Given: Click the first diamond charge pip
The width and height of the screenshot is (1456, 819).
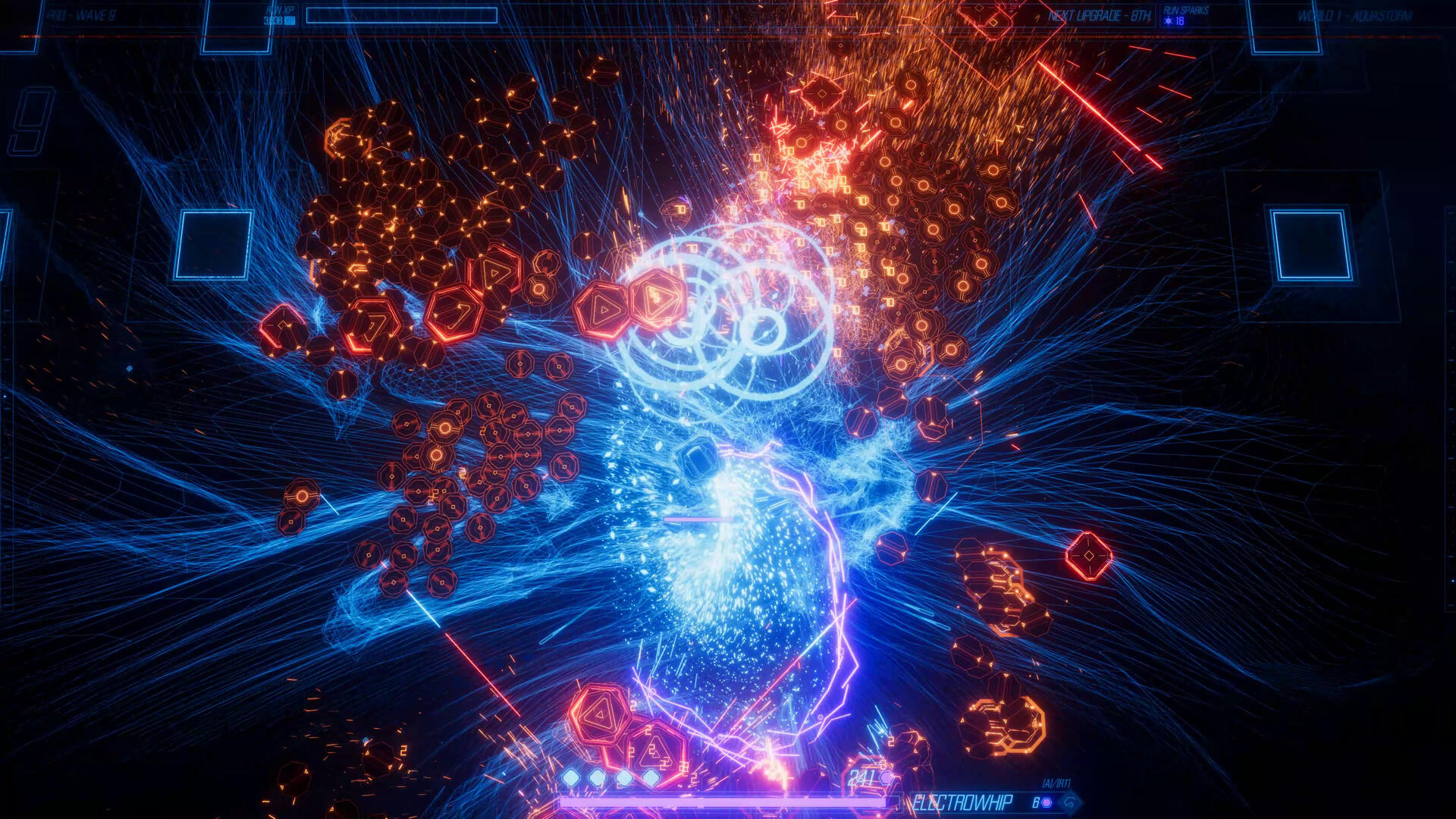Looking at the screenshot, I should click(x=570, y=777).
